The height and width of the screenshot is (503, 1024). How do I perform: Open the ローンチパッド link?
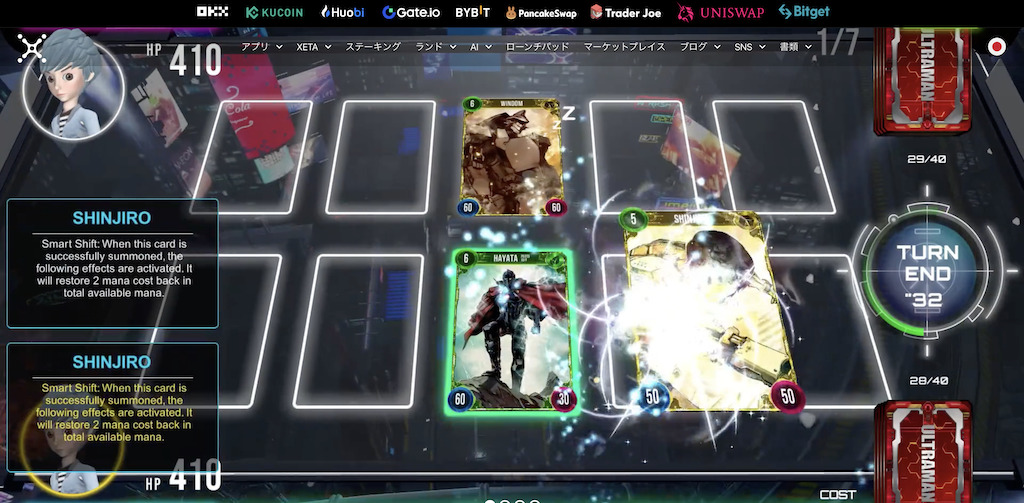click(x=538, y=47)
